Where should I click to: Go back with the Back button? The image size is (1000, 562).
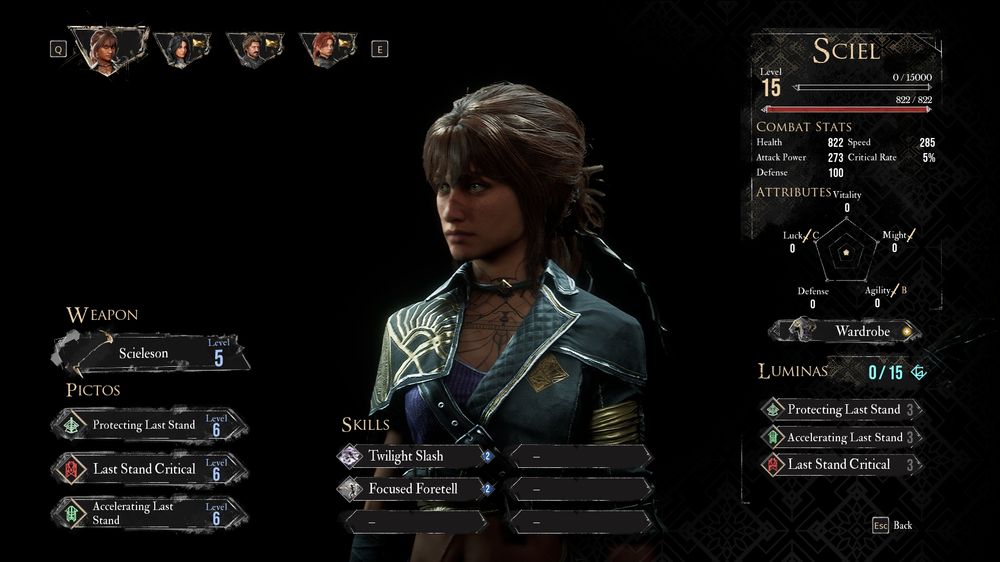point(892,525)
